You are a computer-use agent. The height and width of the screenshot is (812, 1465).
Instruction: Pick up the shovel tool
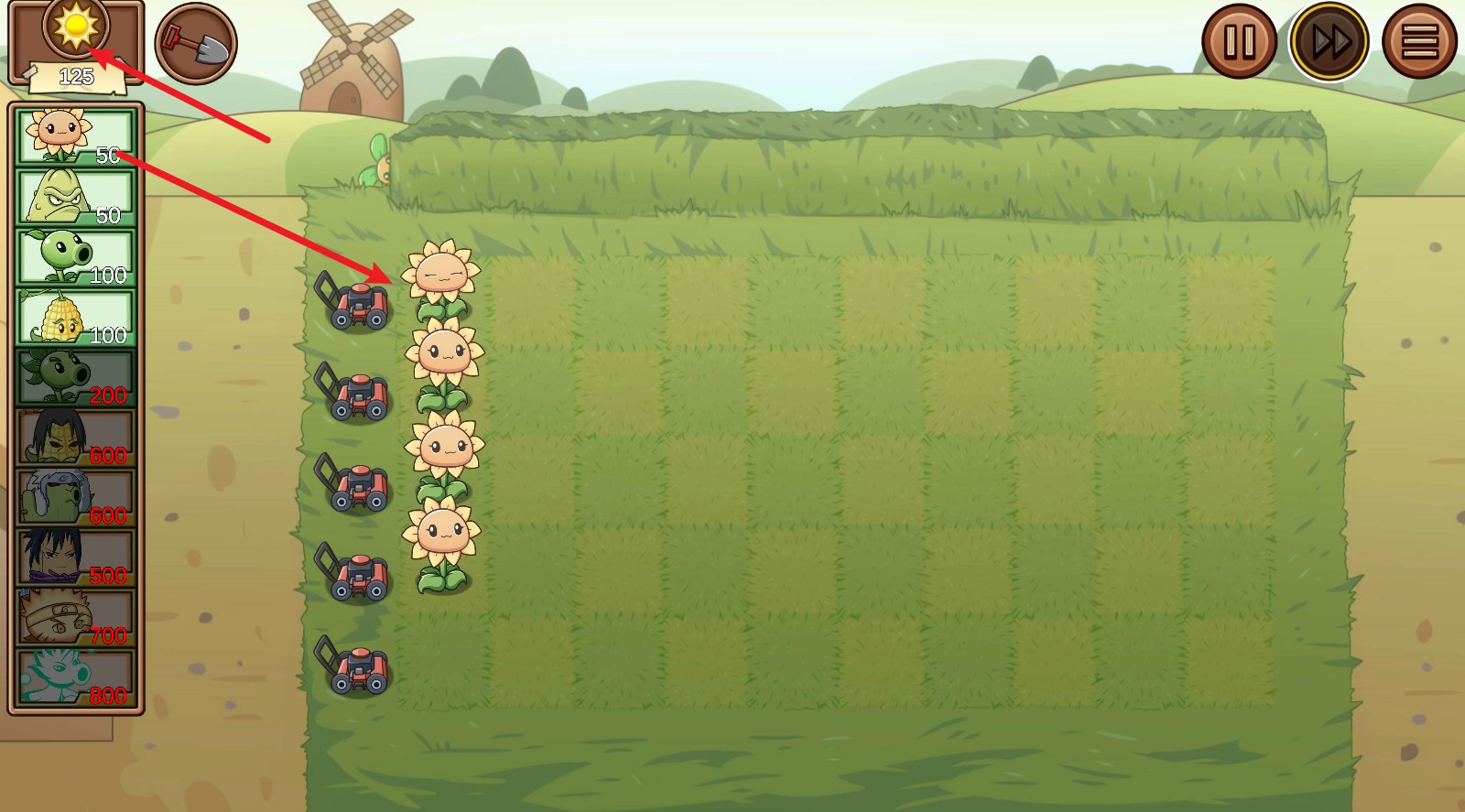(198, 41)
